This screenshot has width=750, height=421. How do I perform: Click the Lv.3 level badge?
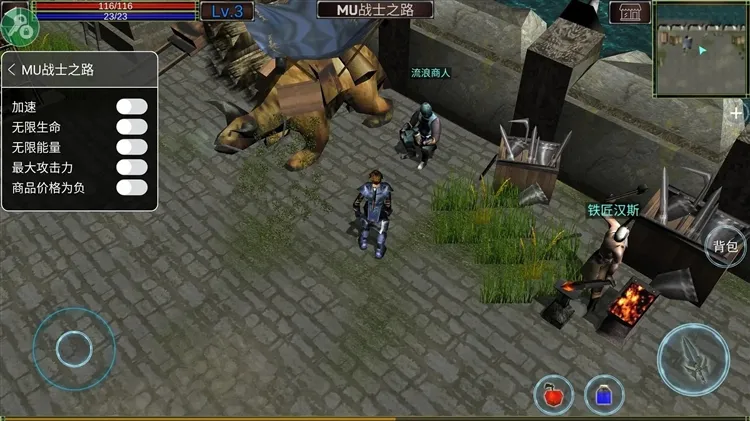pos(227,12)
